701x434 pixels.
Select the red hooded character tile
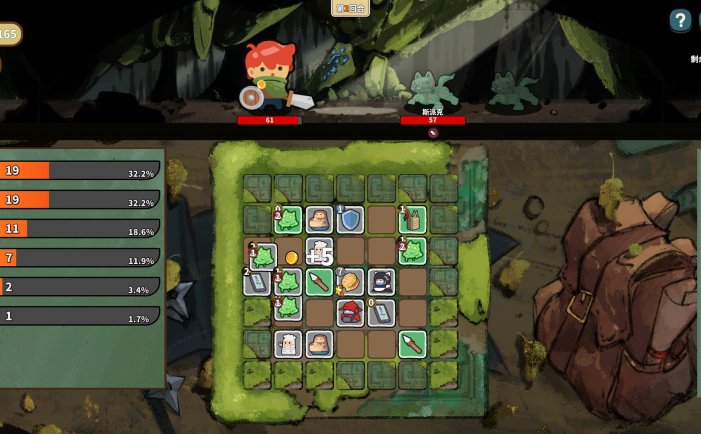tap(350, 313)
